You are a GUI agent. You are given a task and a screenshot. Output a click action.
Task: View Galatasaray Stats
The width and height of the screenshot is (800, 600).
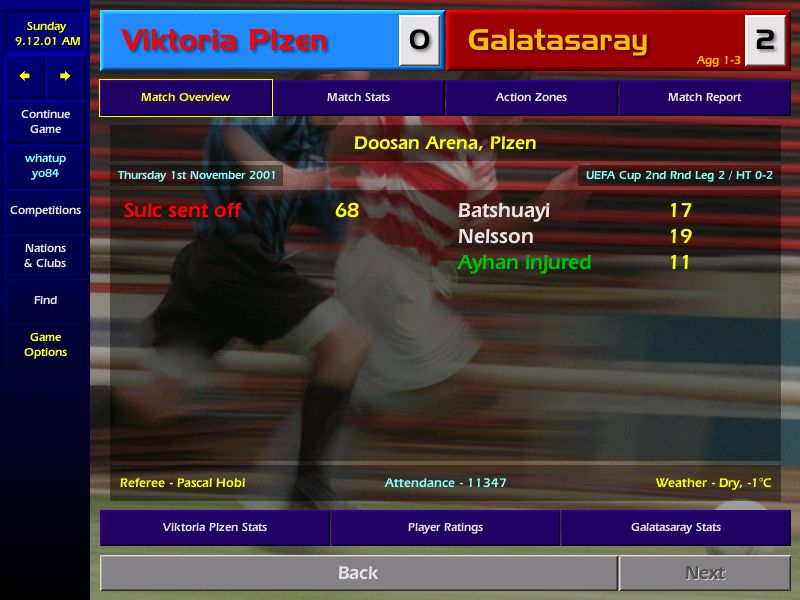675,527
